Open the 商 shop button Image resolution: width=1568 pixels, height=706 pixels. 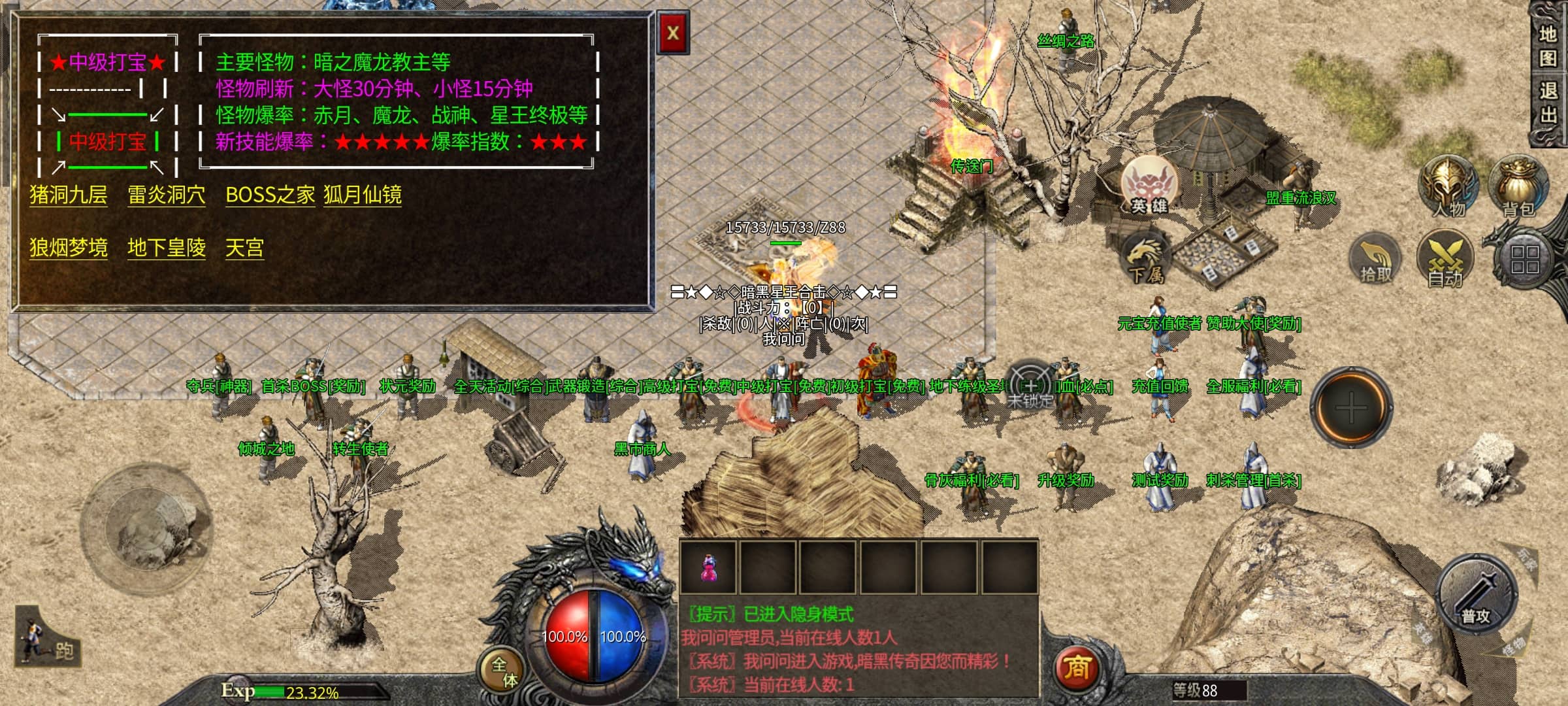(x=1076, y=668)
